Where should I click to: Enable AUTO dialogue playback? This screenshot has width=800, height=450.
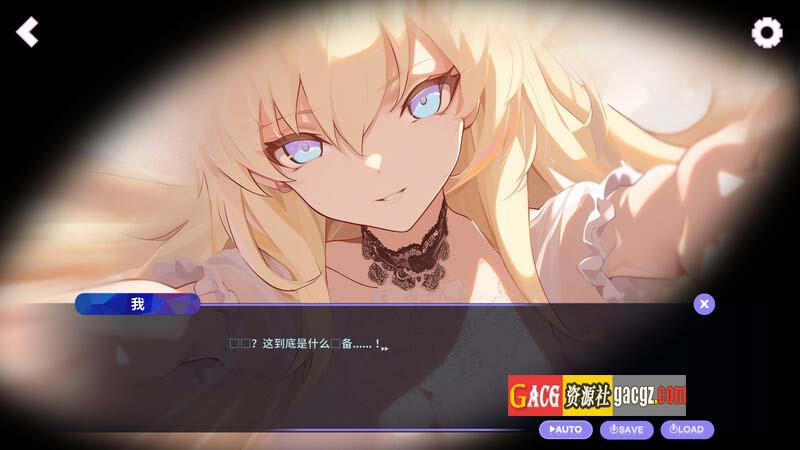pos(565,430)
